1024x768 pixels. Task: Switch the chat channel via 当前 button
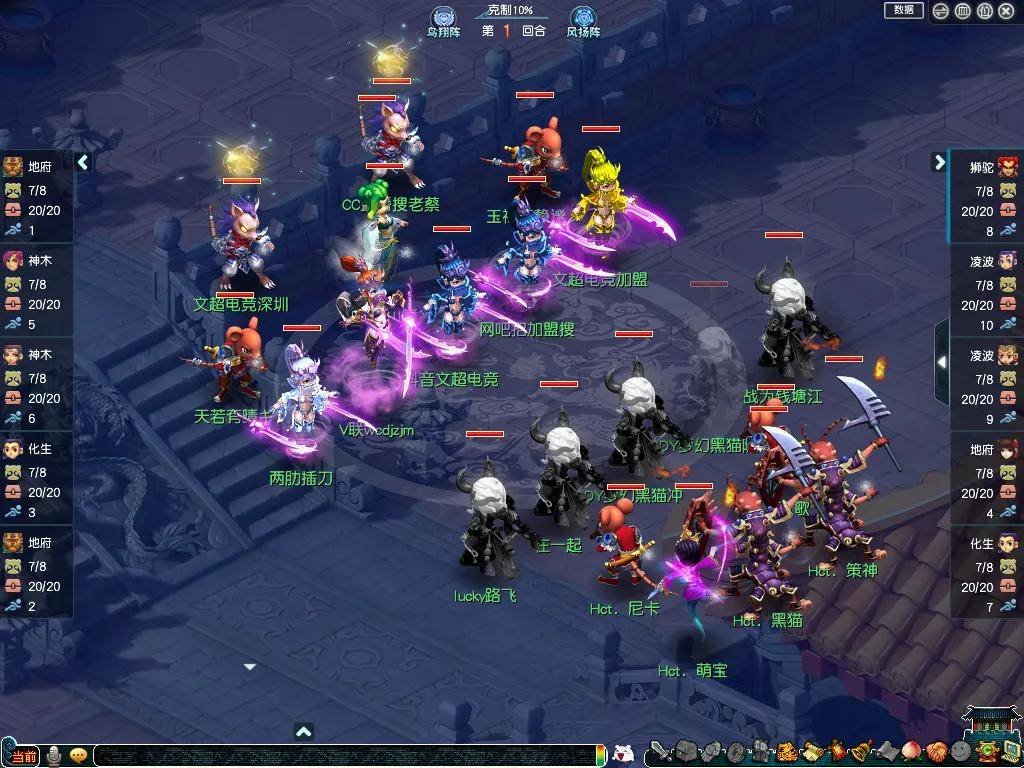[x=23, y=756]
